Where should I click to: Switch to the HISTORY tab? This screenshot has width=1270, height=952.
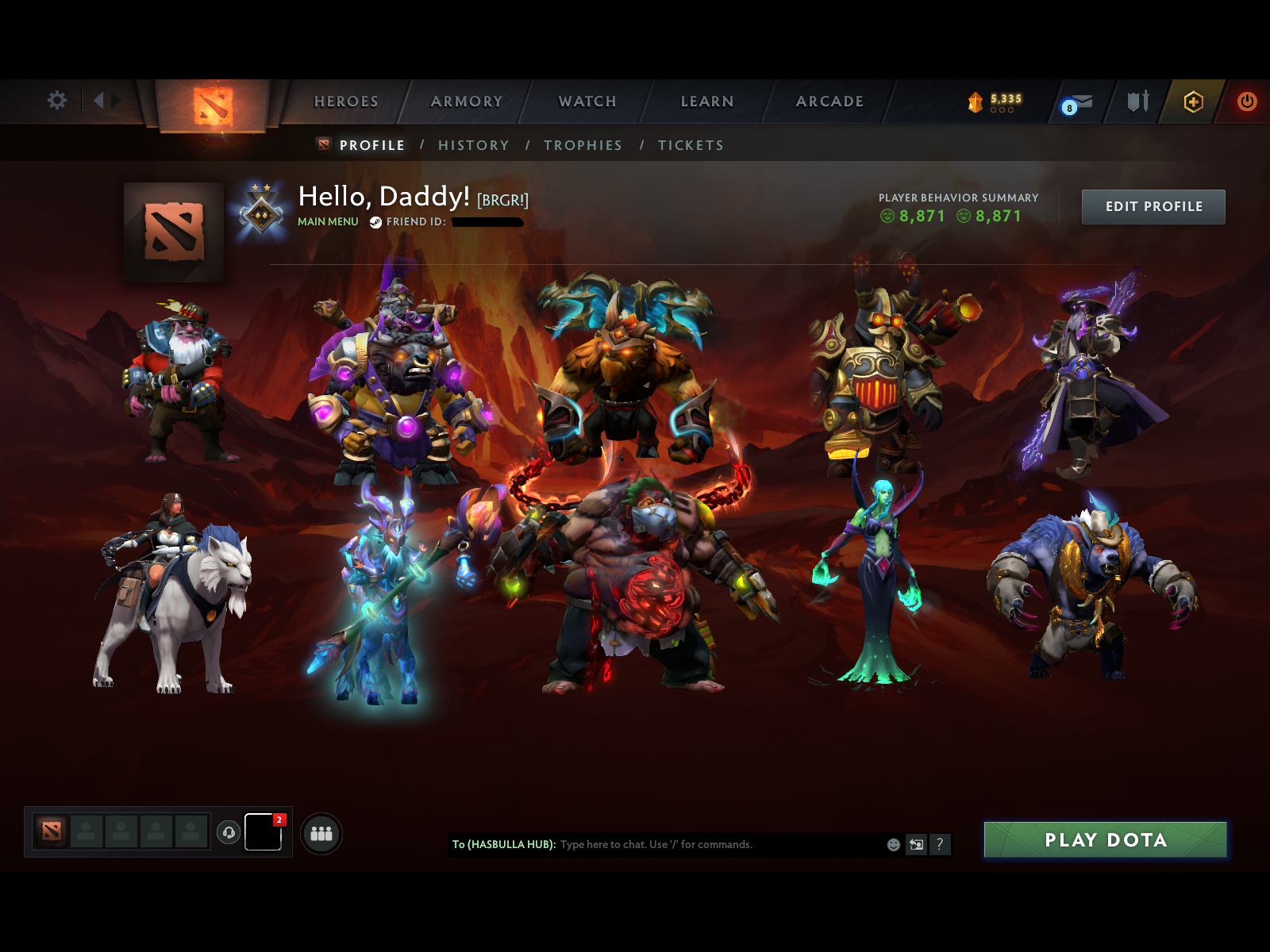474,145
